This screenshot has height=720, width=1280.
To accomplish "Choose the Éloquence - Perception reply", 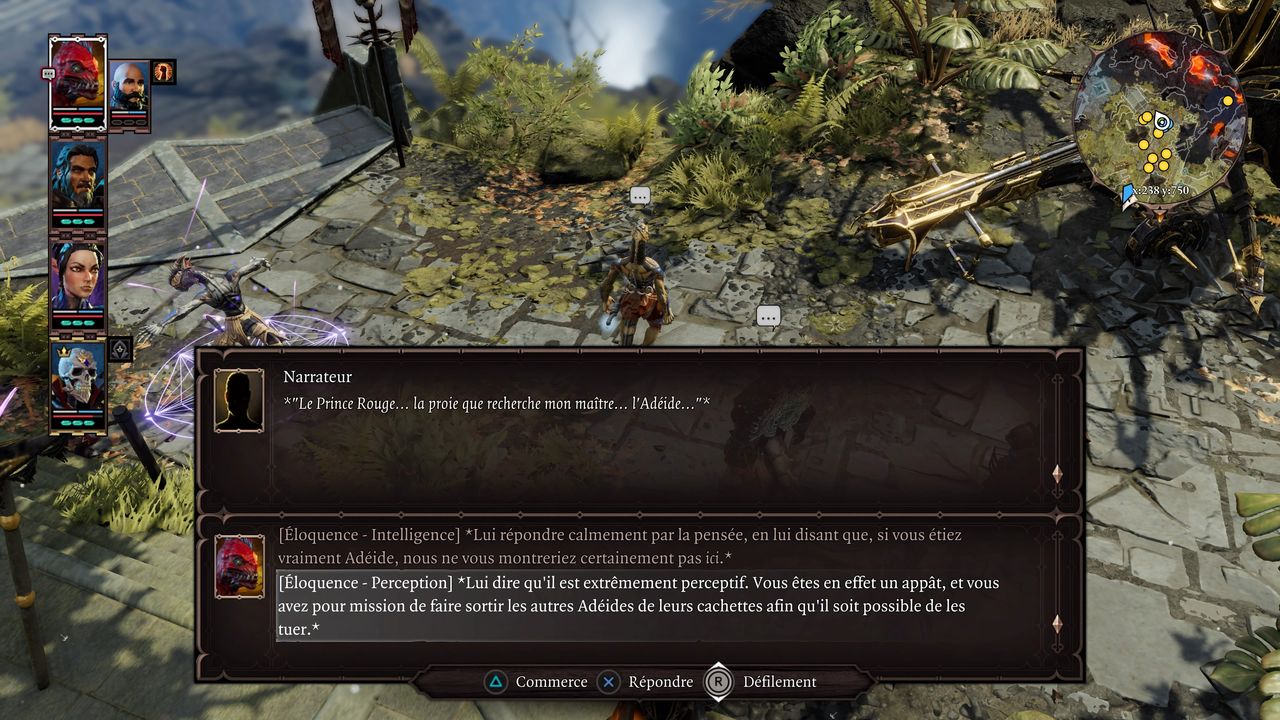I will tap(640, 605).
